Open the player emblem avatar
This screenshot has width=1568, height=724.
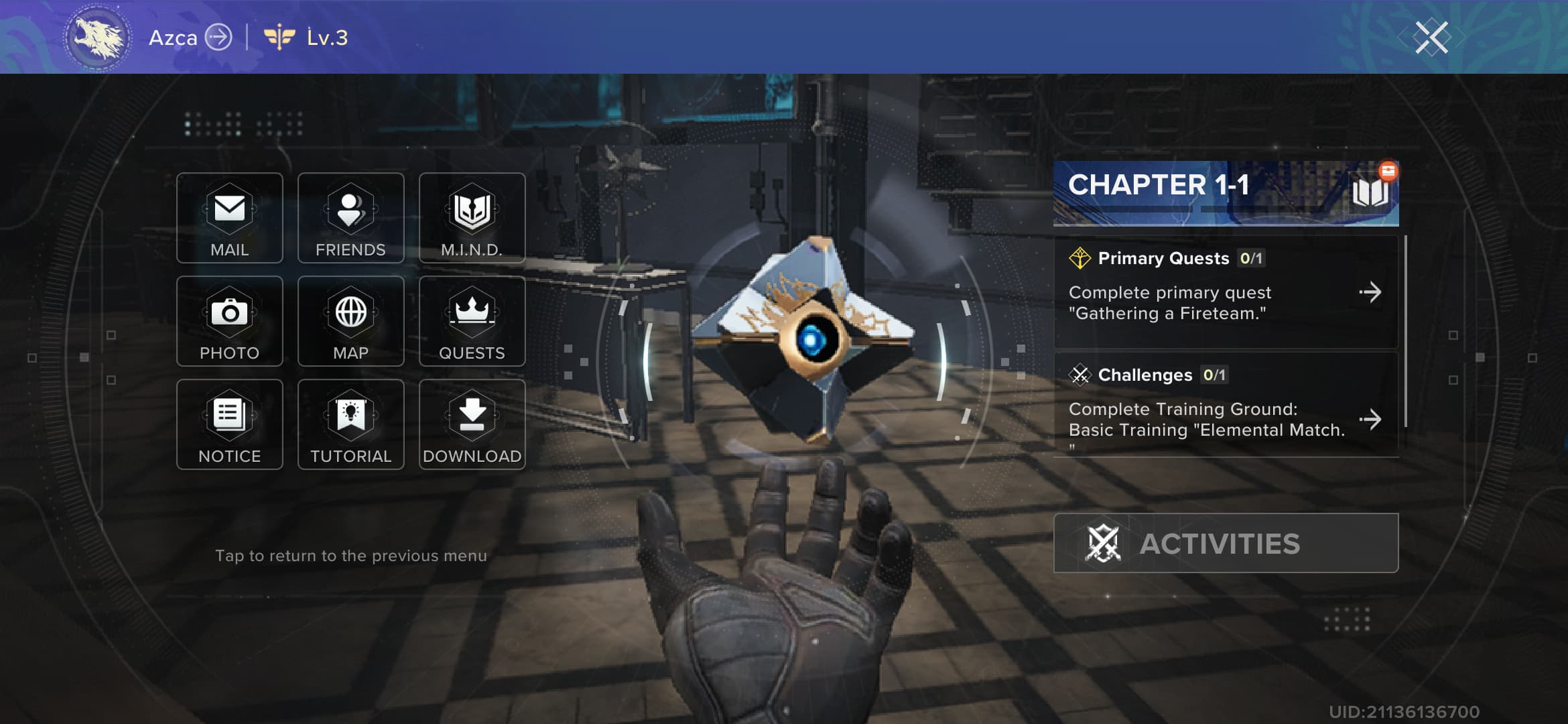coord(98,38)
